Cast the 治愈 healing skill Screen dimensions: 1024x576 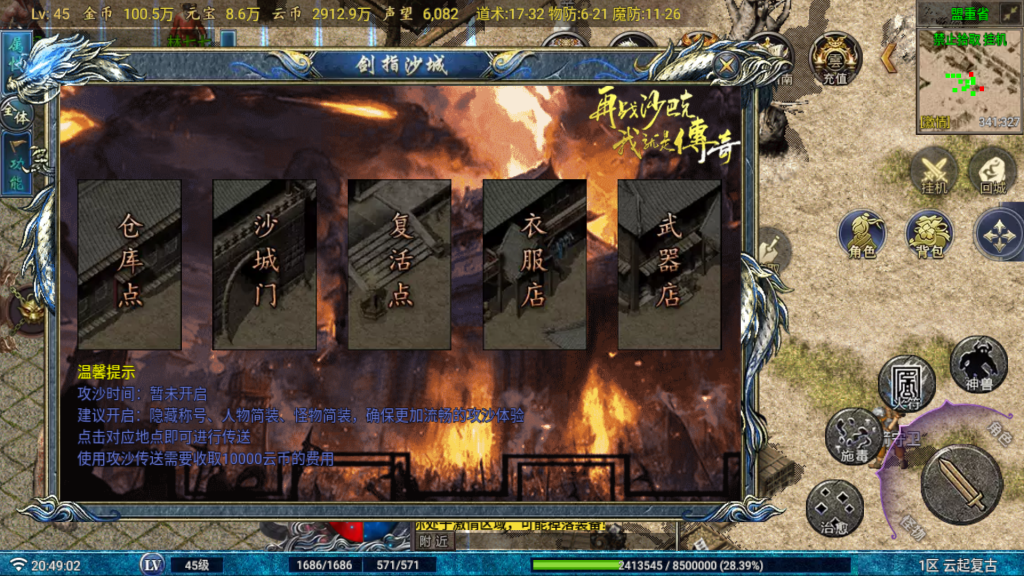[x=834, y=507]
